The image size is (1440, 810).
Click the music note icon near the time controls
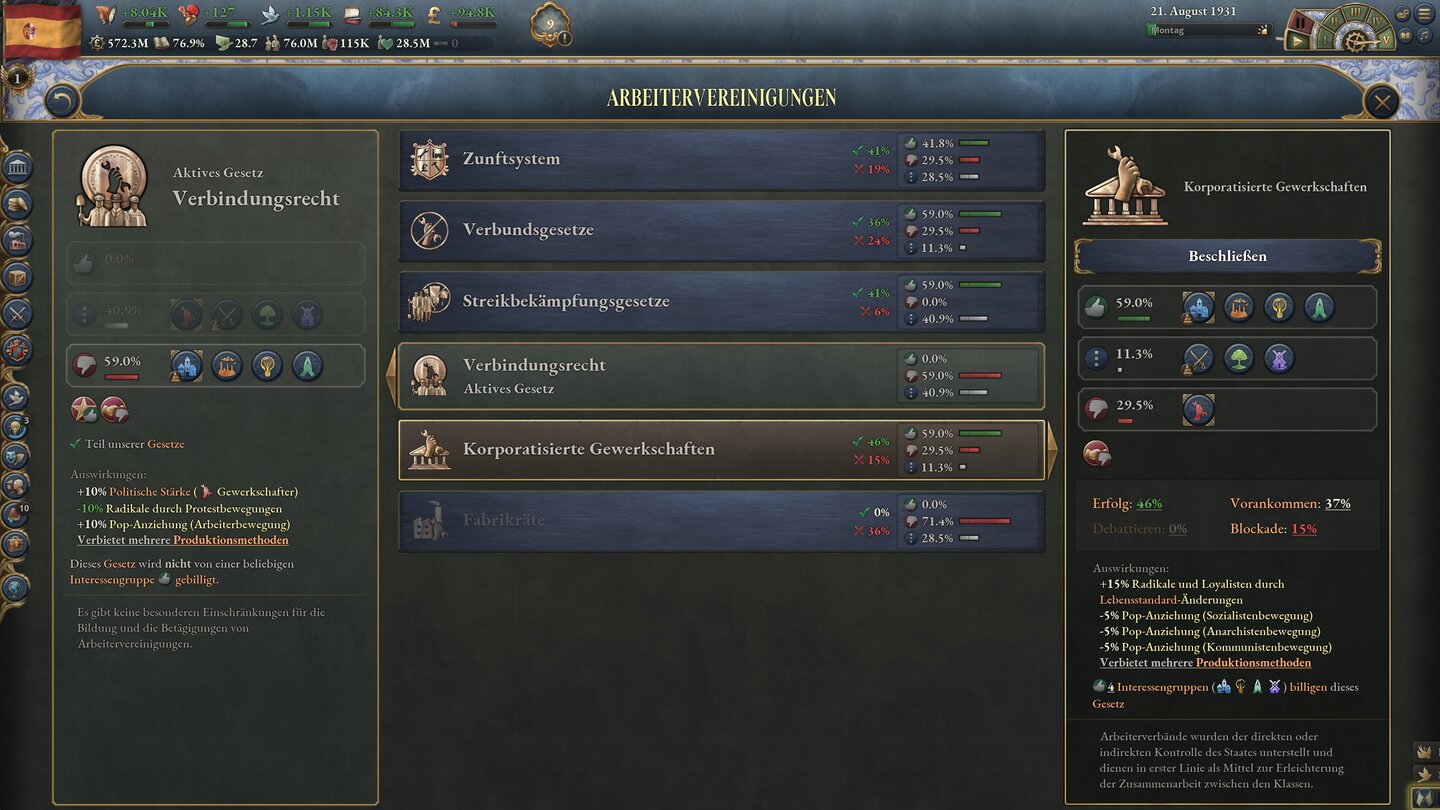pyautogui.click(x=1424, y=33)
